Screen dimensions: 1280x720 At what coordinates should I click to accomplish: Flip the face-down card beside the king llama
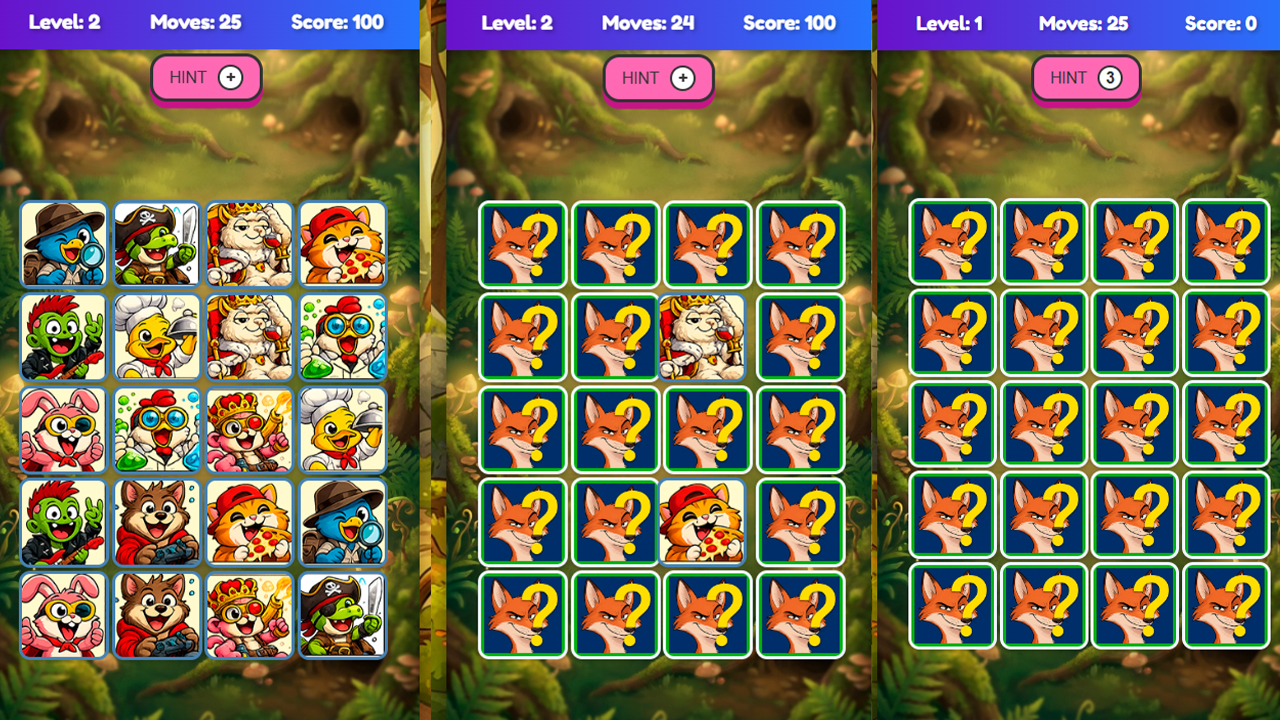click(800, 337)
